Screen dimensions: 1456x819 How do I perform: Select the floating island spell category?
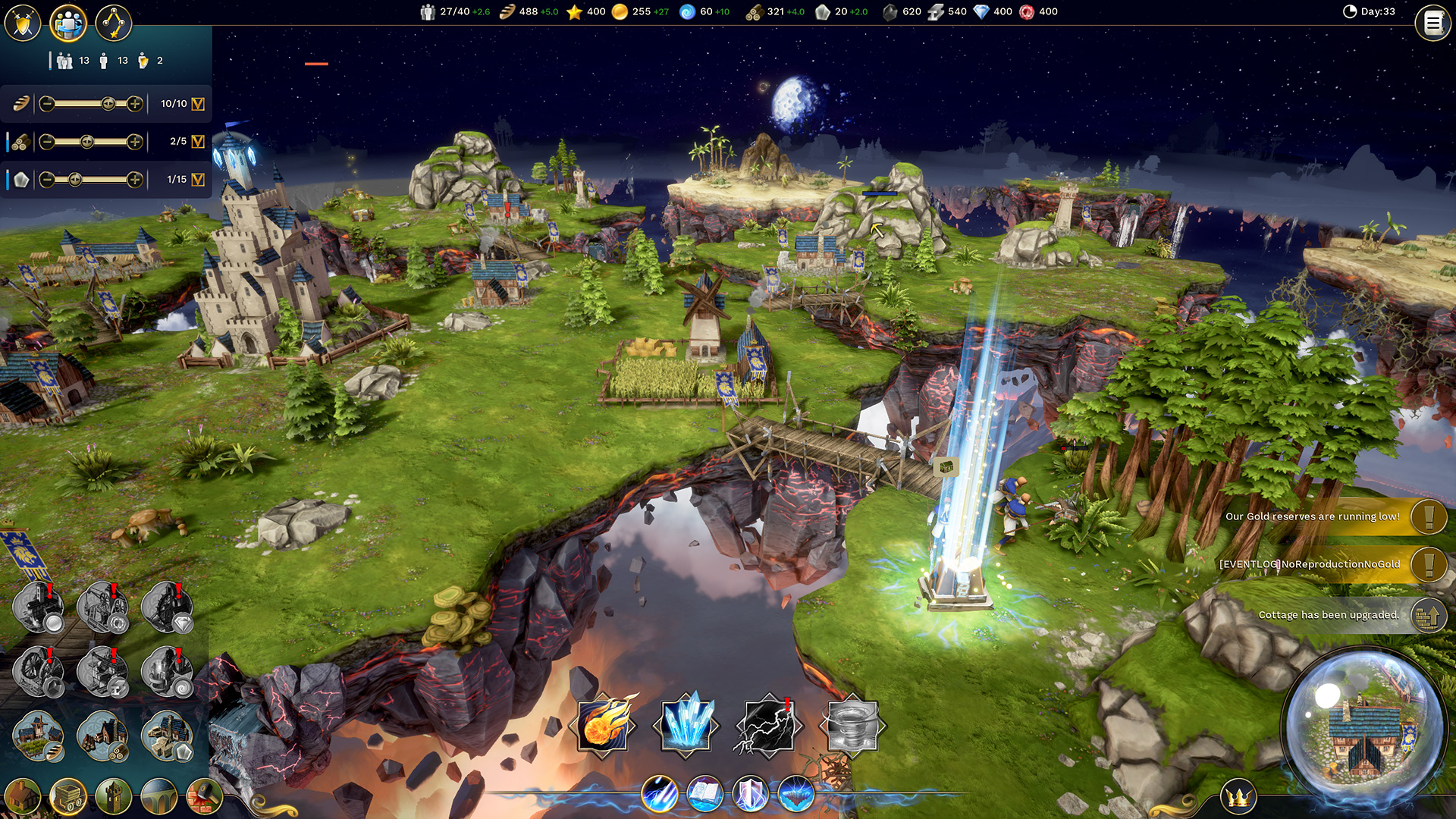pyautogui.click(x=795, y=794)
